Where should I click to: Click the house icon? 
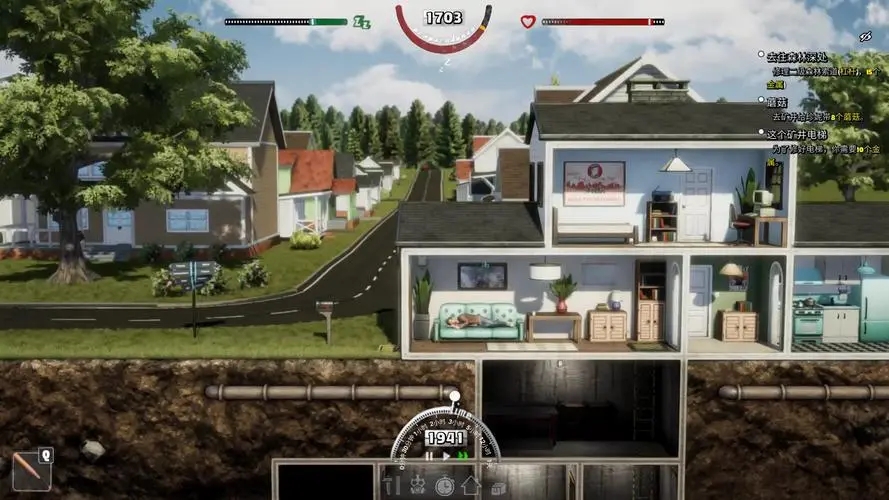point(470,486)
